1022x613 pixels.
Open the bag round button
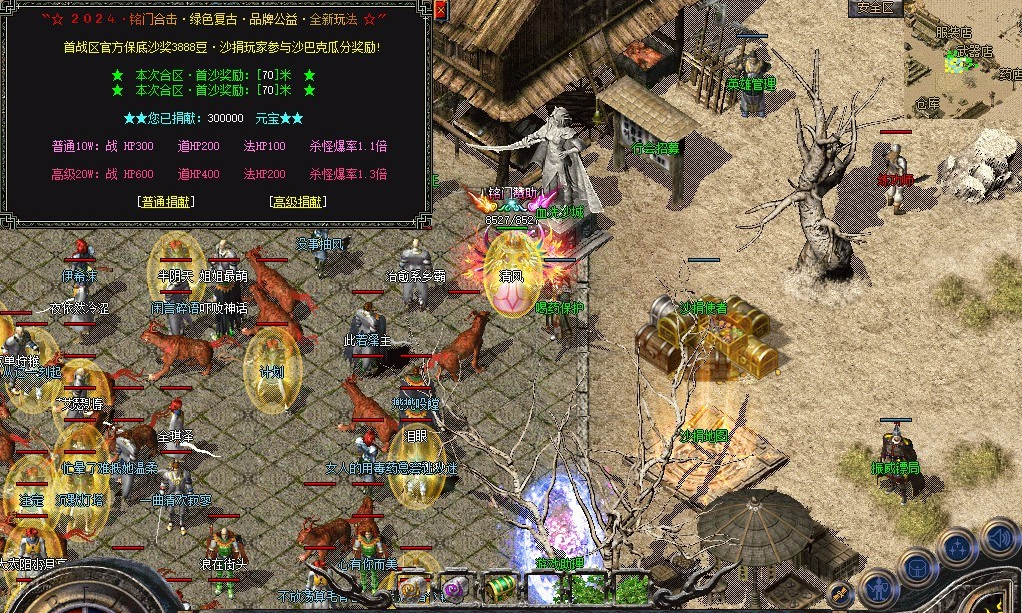pyautogui.click(x=918, y=569)
